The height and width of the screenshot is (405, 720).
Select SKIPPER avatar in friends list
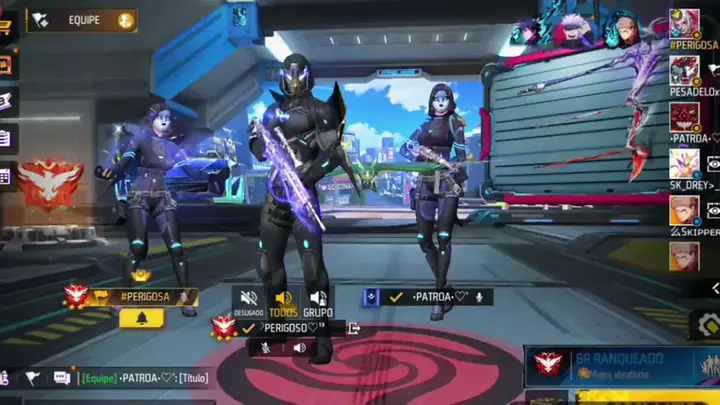coord(685,211)
